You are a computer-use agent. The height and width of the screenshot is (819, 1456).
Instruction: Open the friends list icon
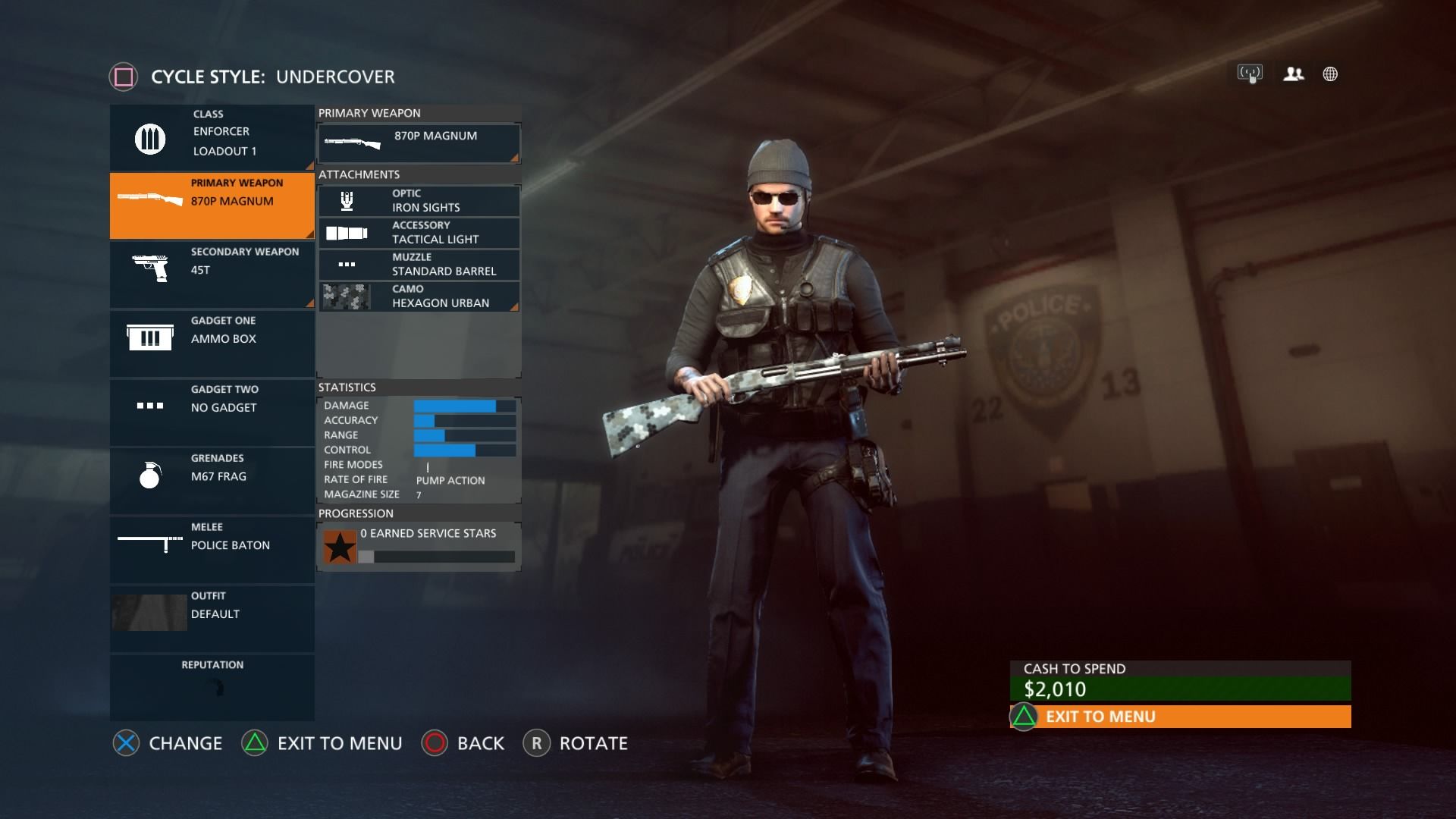(1293, 74)
